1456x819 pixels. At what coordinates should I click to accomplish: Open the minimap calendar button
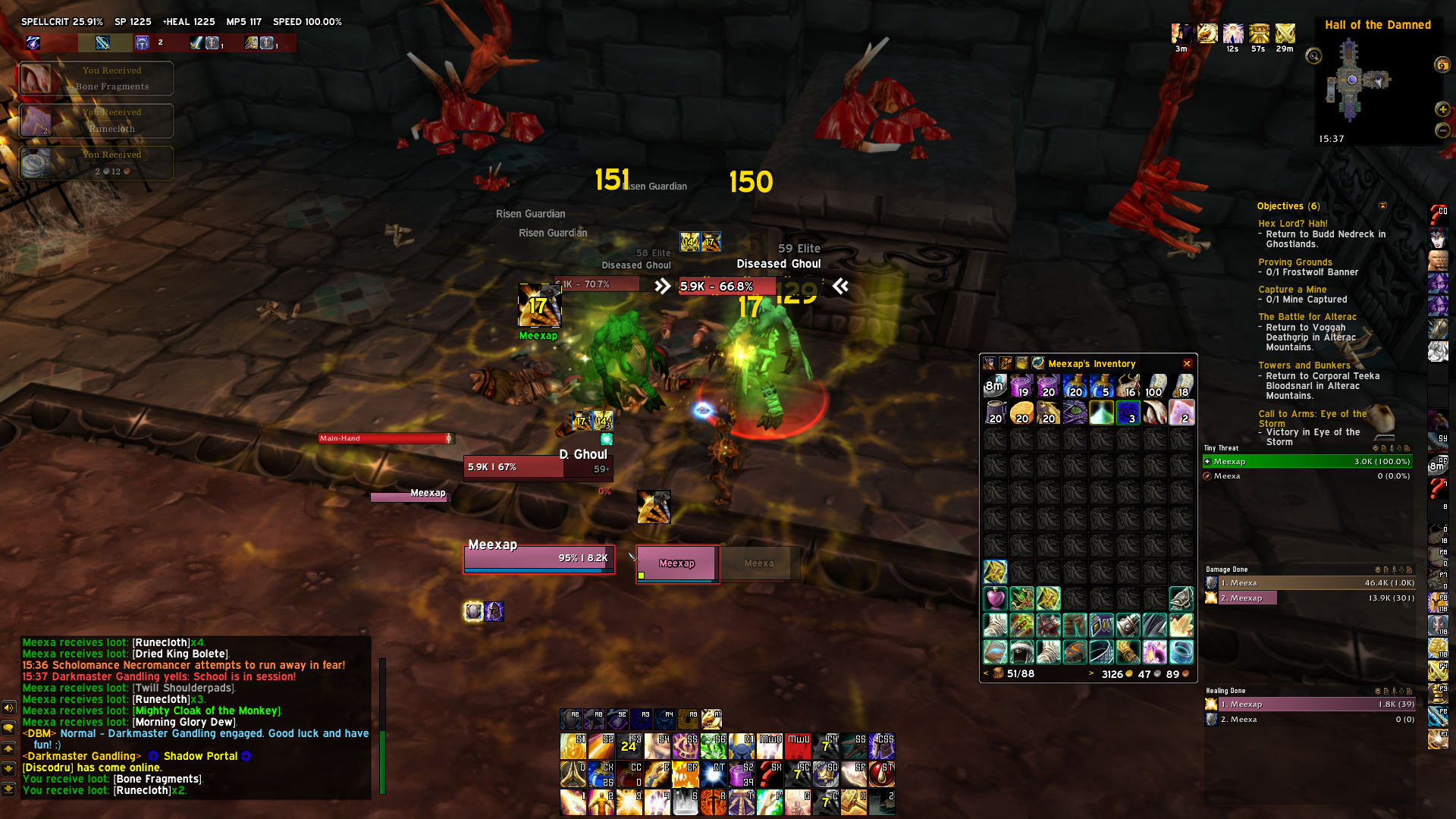pos(1442,65)
